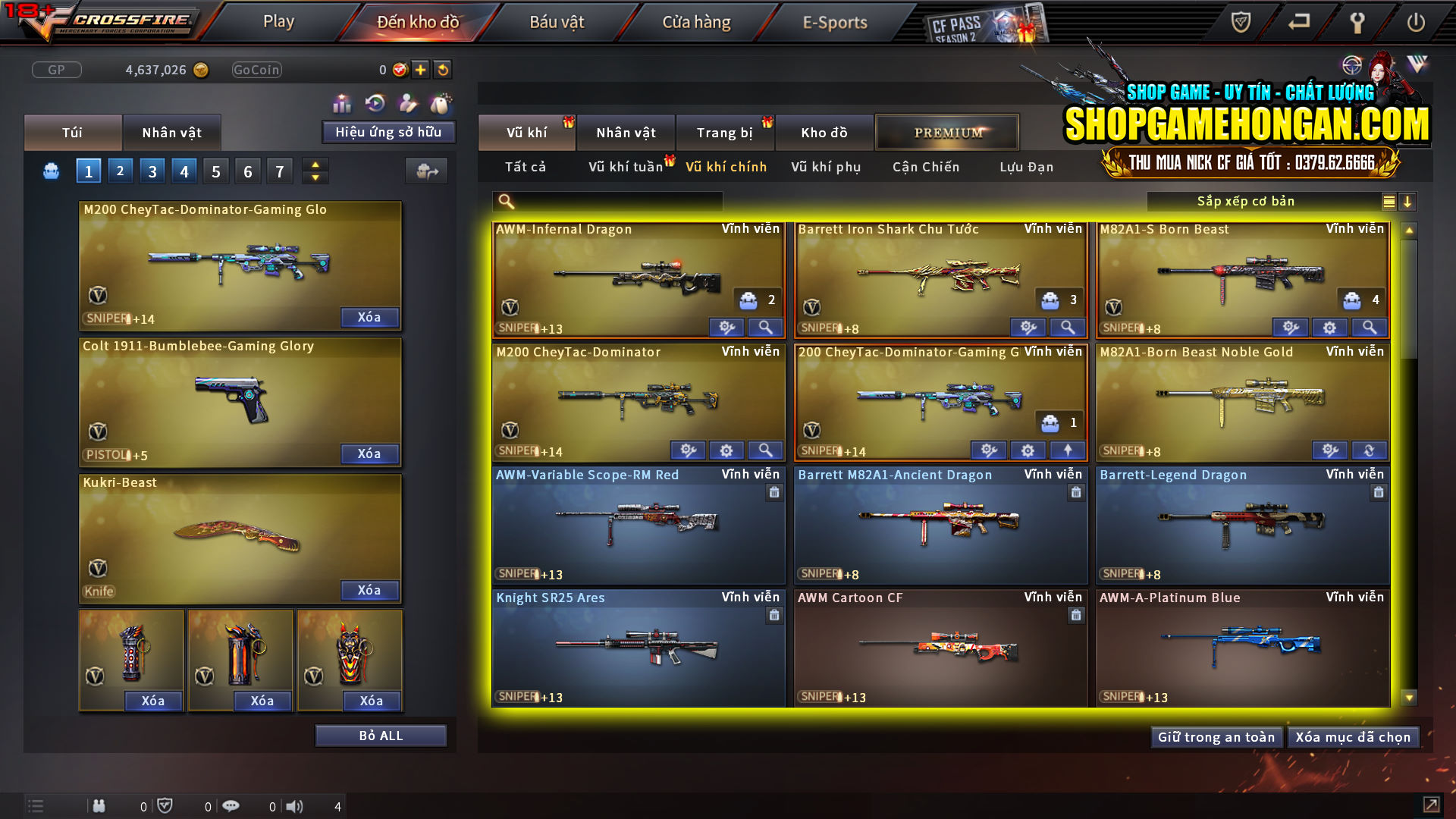The width and height of the screenshot is (1456, 819).
Task: Open settings via the wrench icon top right
Action: 1357,23
